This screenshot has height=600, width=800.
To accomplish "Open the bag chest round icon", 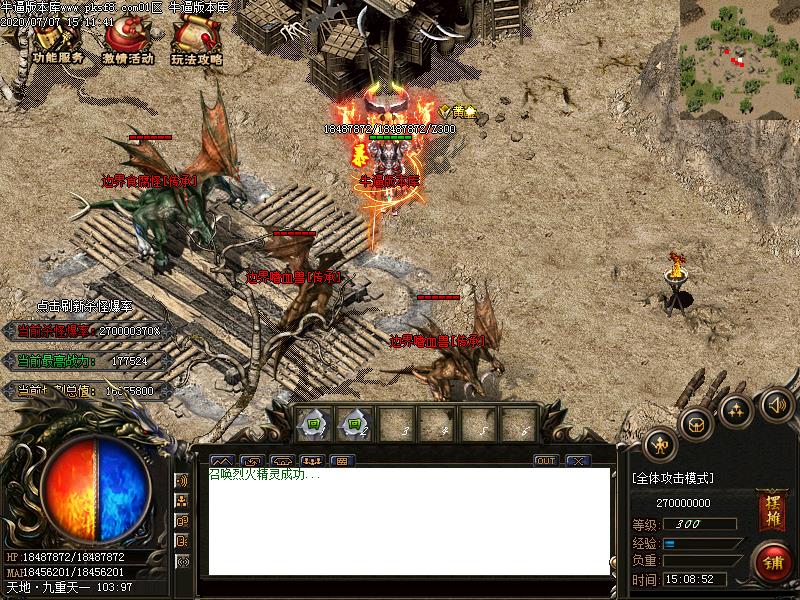I will click(697, 424).
